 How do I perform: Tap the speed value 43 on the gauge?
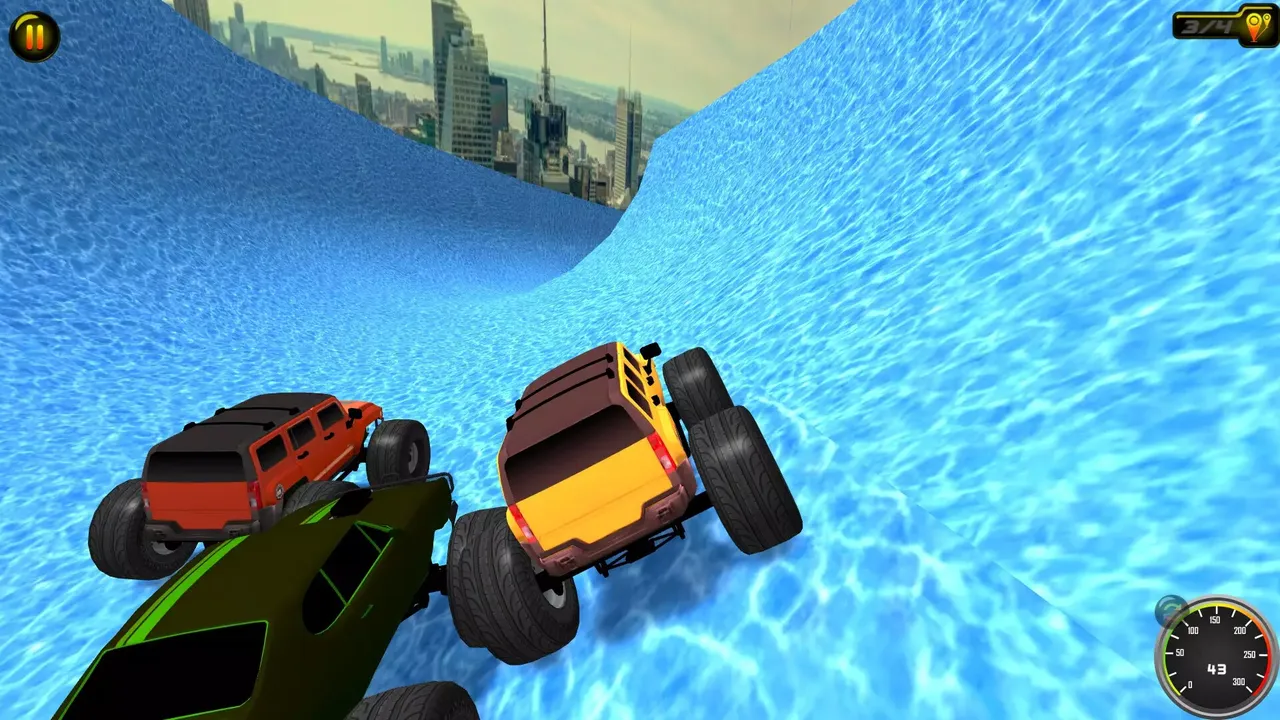point(1218,668)
